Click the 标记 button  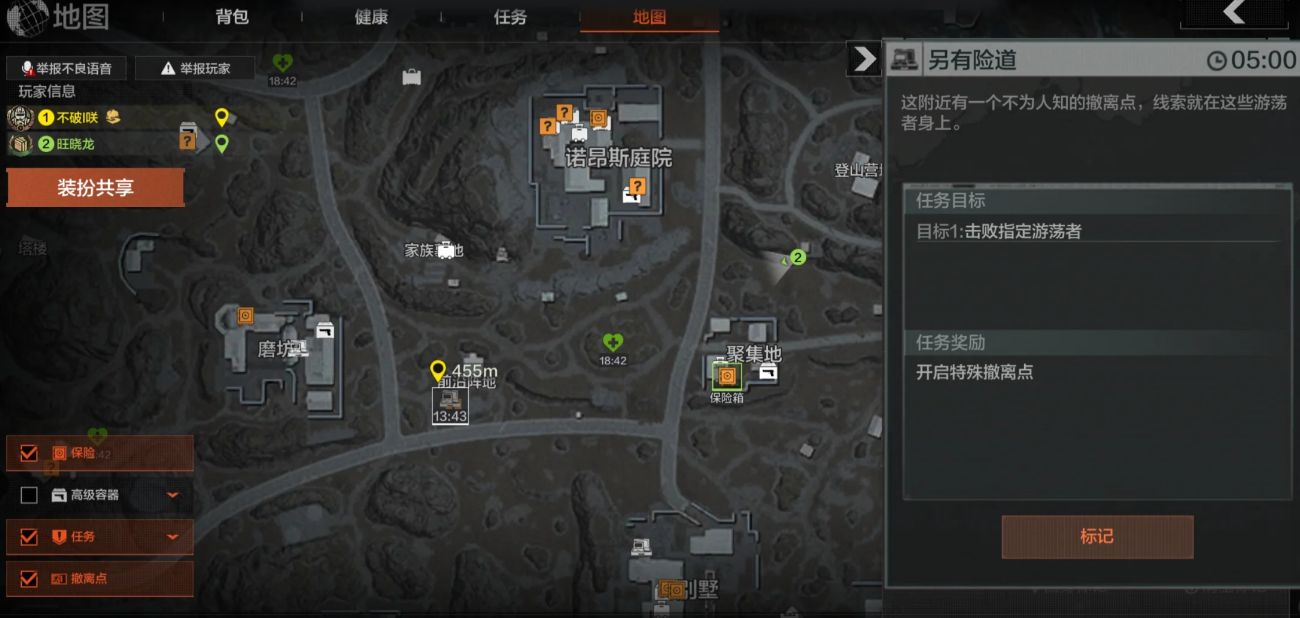tap(1097, 537)
